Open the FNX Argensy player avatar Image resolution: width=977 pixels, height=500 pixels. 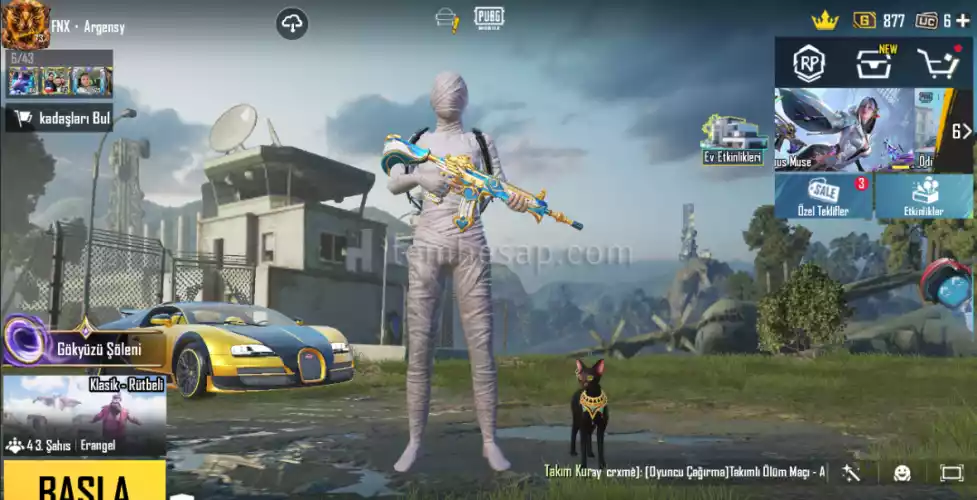pyautogui.click(x=25, y=24)
